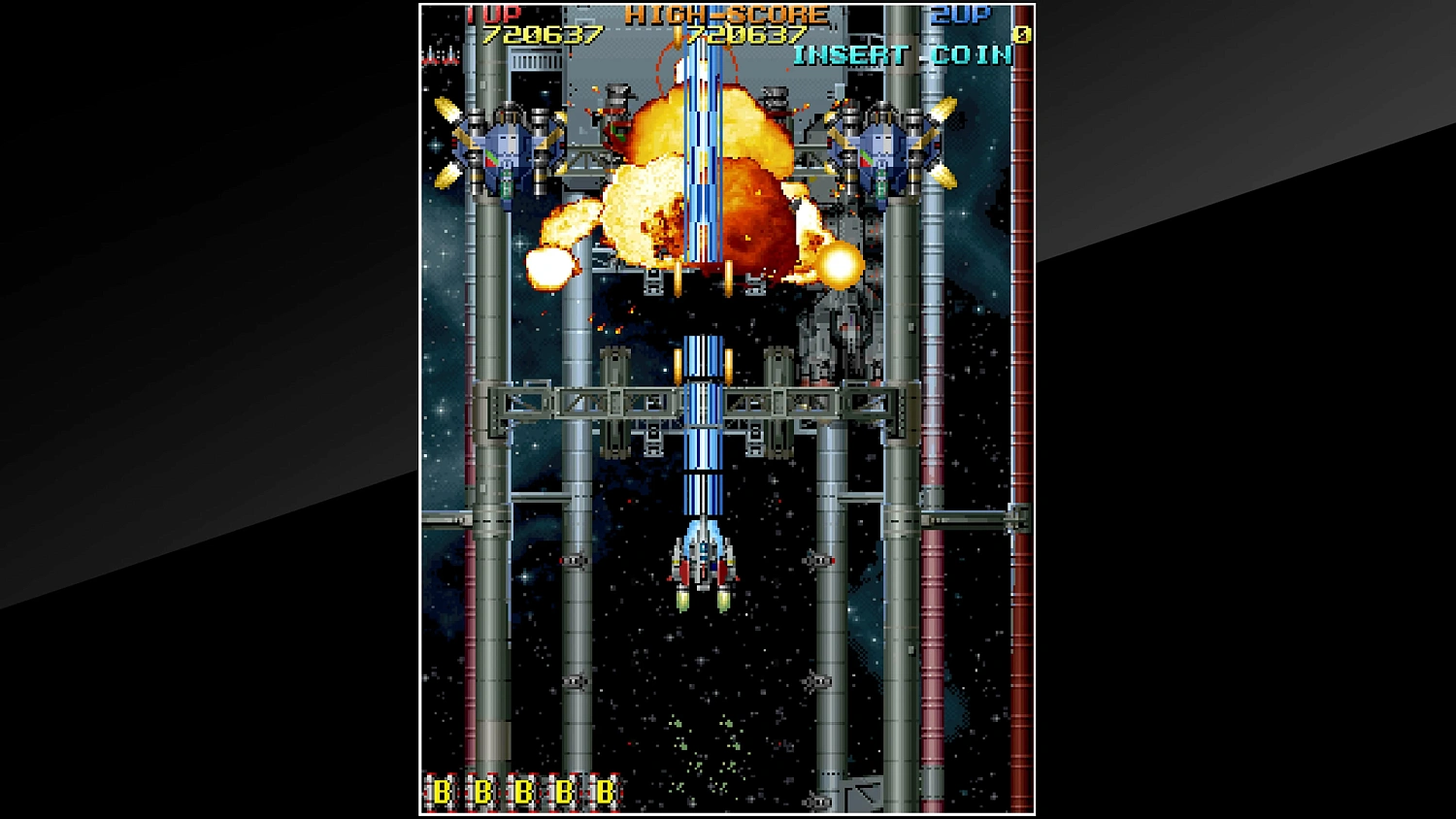Select the last bomb "B" icon

(x=605, y=791)
